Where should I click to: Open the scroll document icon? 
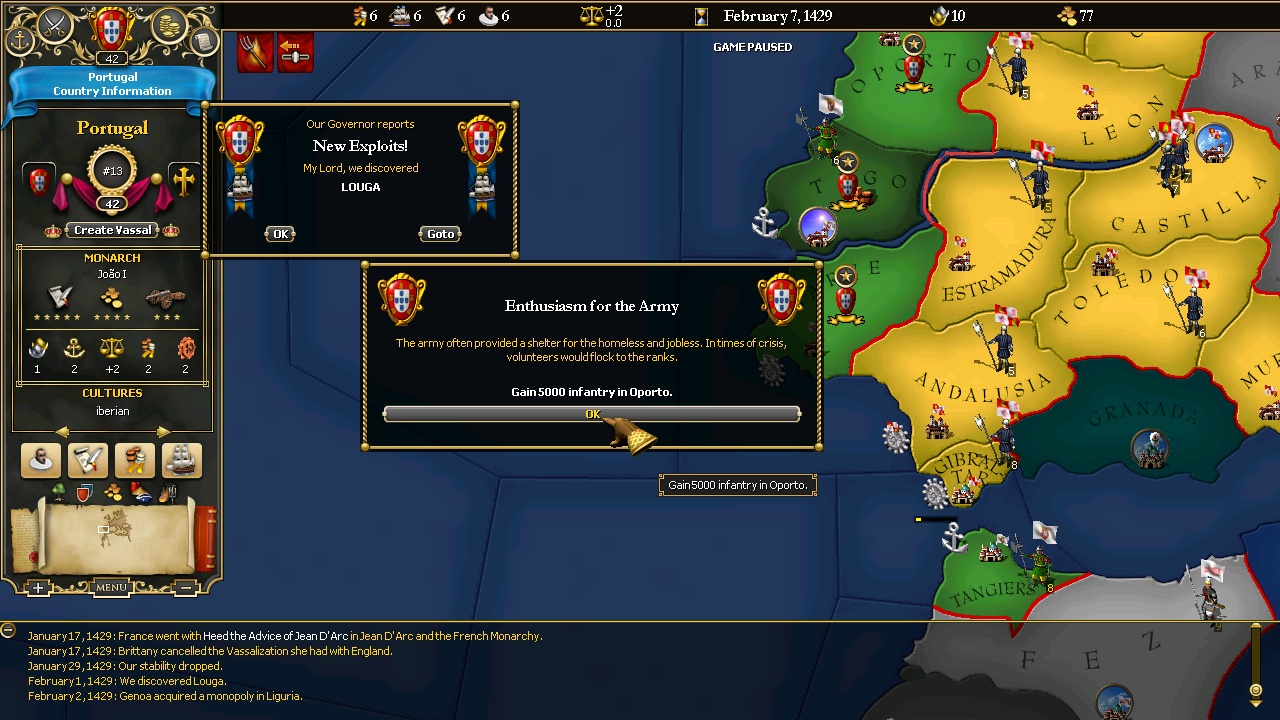tap(203, 41)
